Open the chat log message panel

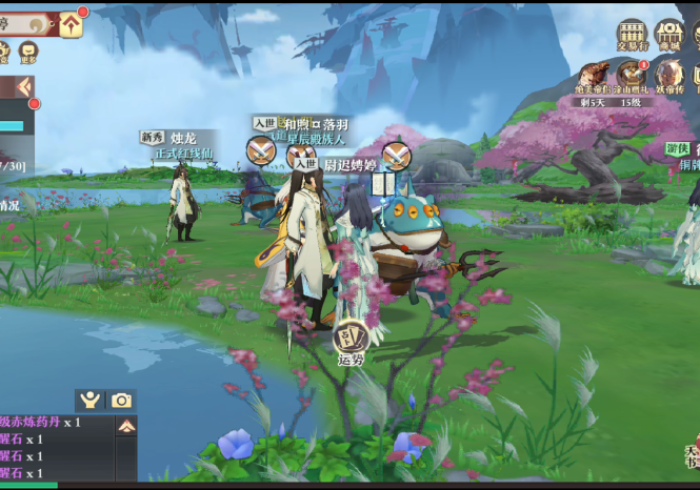point(55,448)
